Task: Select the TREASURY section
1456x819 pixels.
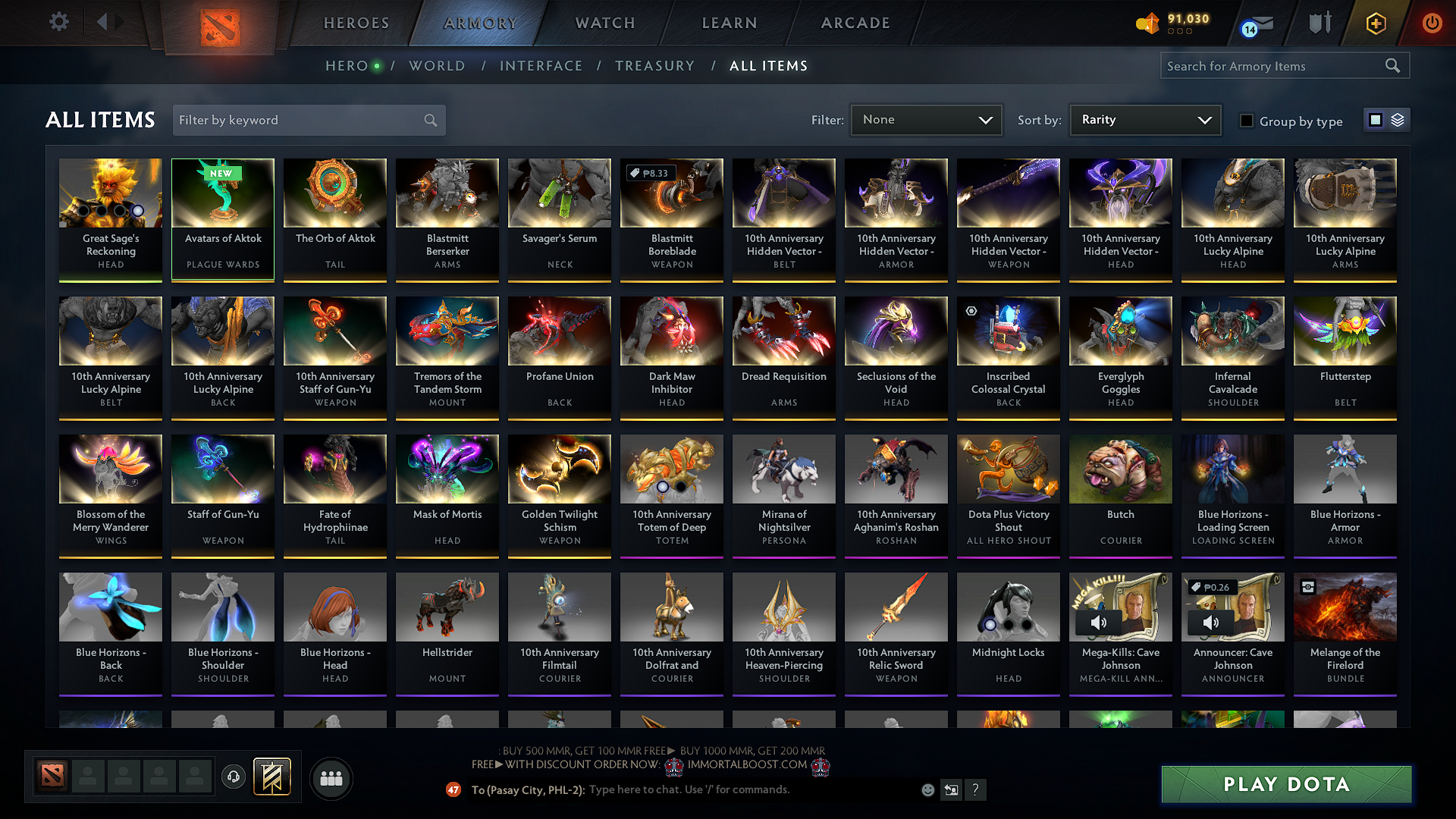Action: tap(655, 66)
